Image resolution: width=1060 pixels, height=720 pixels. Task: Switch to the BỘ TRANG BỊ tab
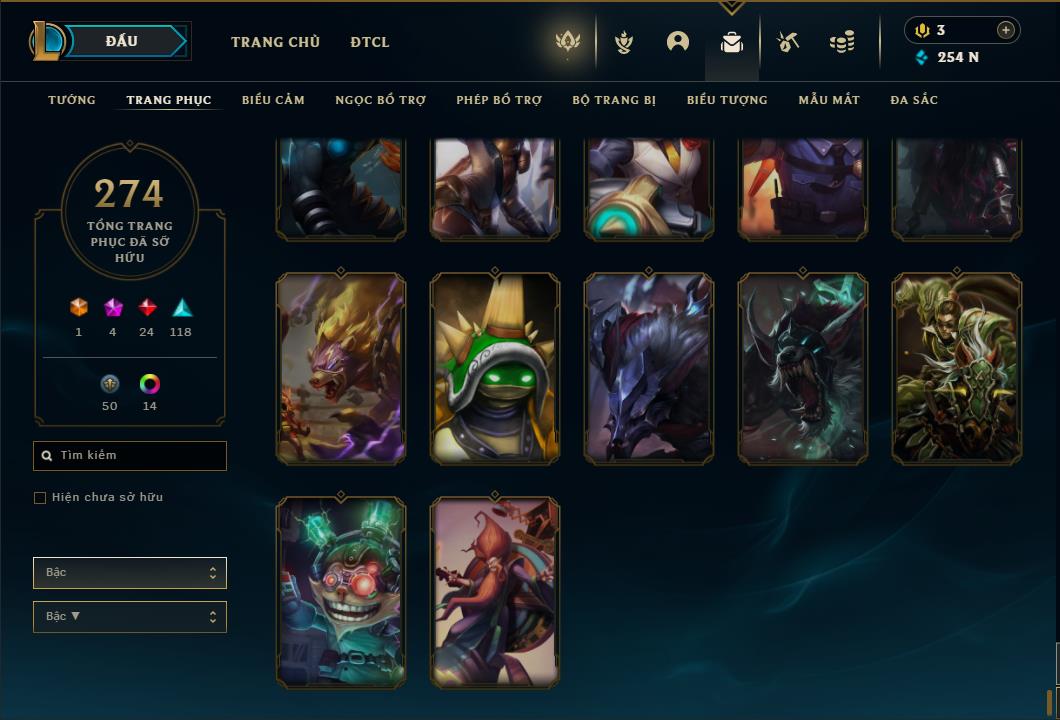[x=614, y=100]
